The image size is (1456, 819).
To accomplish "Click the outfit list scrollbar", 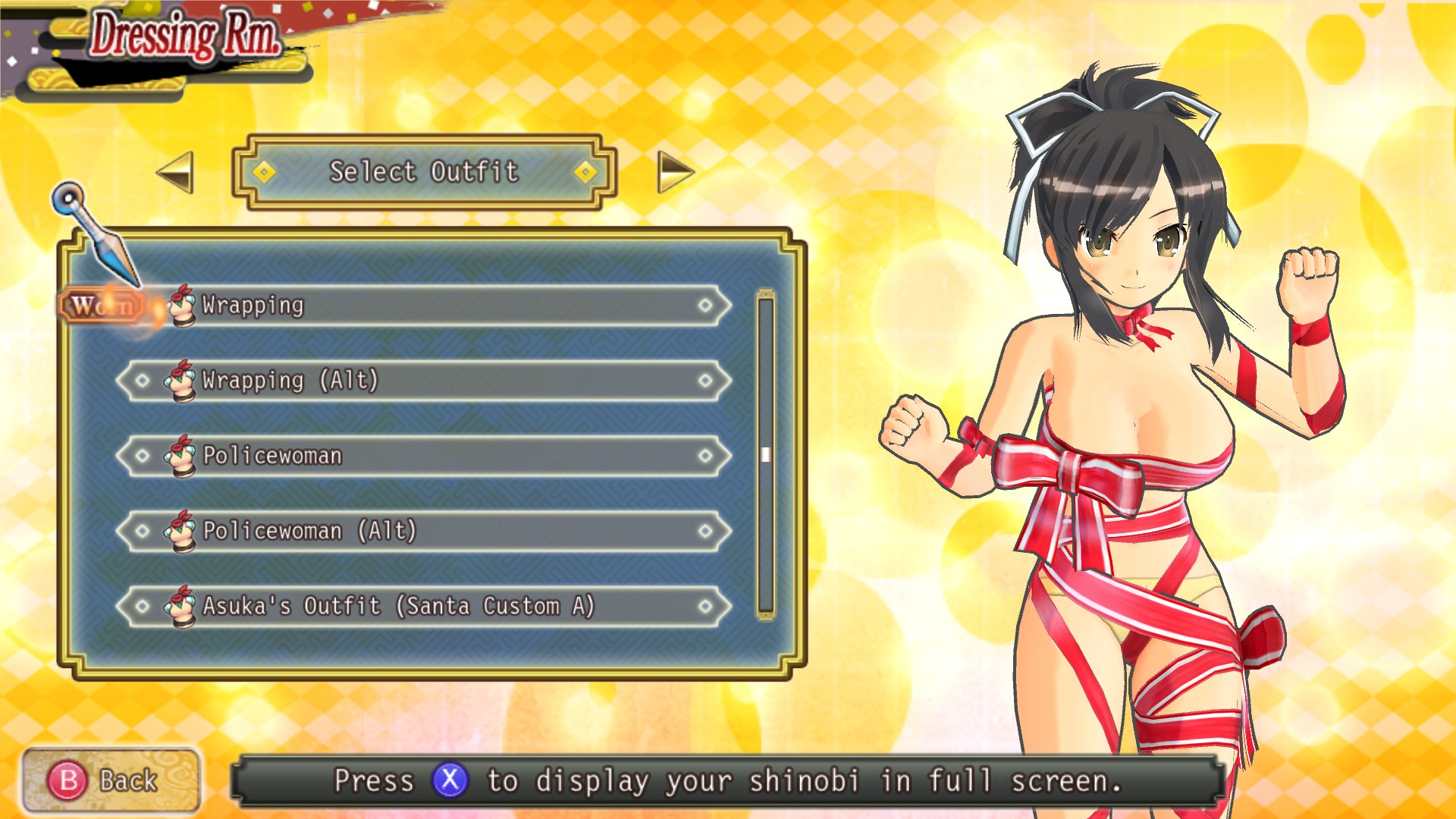I will click(x=765, y=454).
